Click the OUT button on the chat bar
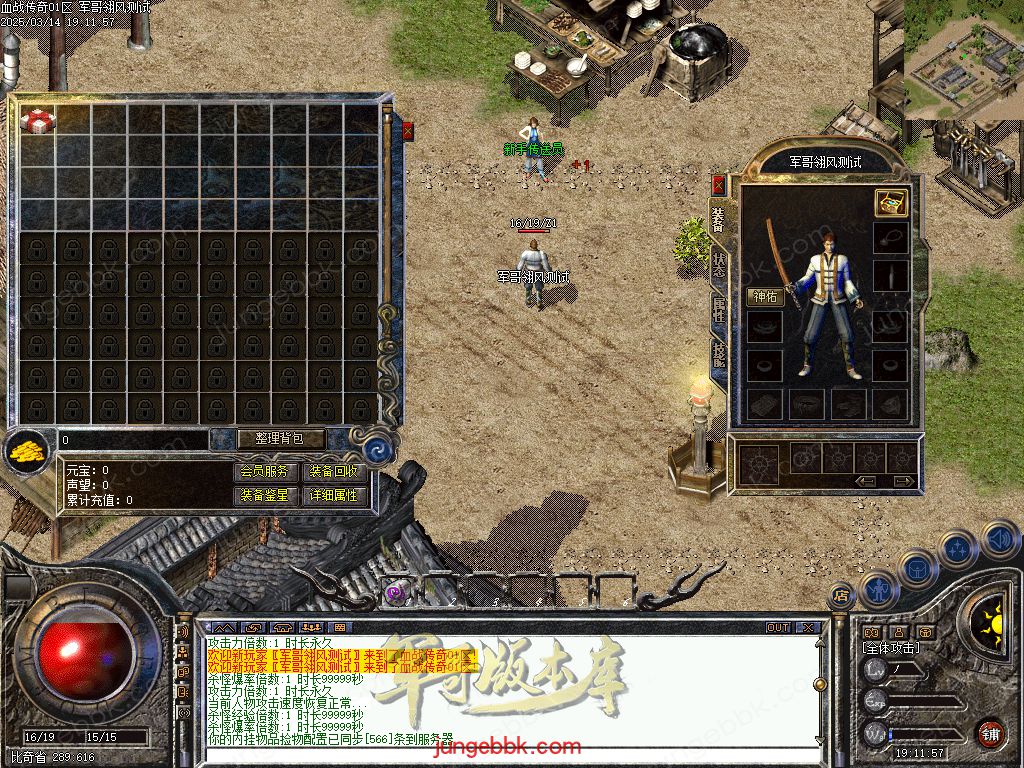Viewport: 1024px width, 768px height. pos(778,628)
